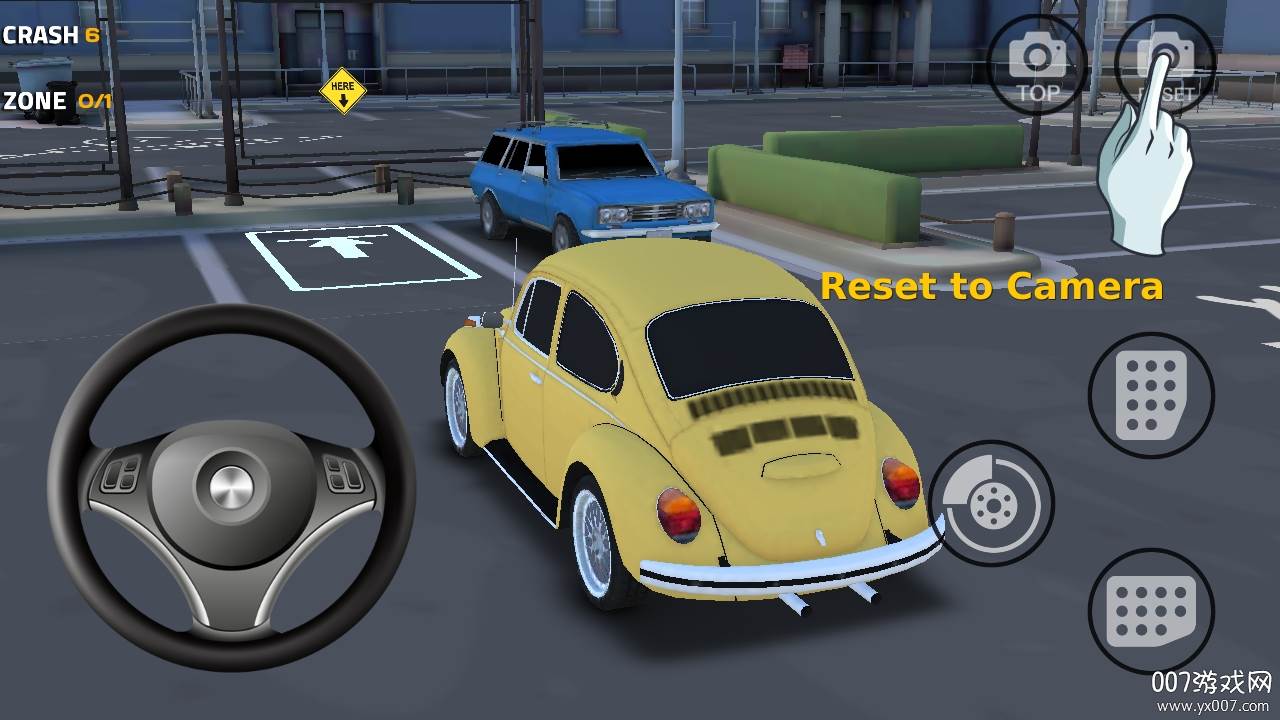Screen dimensions: 1280x720
Task: Tap the wide brake pedal button
Action: point(1151,610)
